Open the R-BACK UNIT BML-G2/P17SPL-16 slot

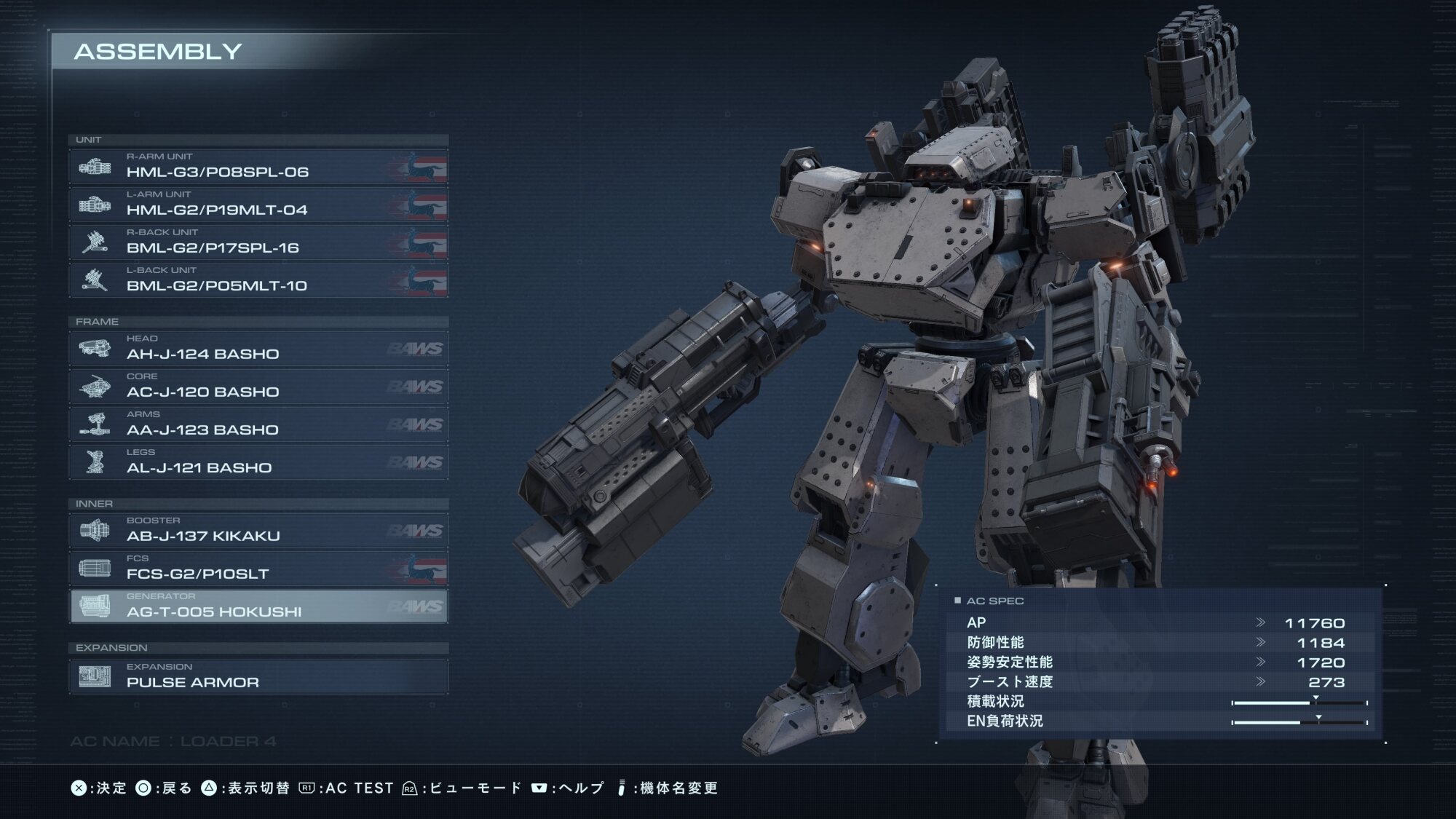pos(258,242)
